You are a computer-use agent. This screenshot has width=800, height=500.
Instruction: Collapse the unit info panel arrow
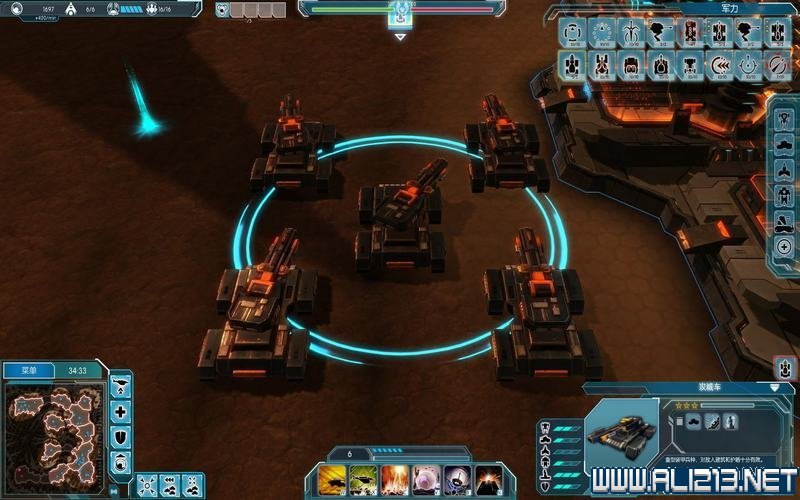click(x=774, y=387)
